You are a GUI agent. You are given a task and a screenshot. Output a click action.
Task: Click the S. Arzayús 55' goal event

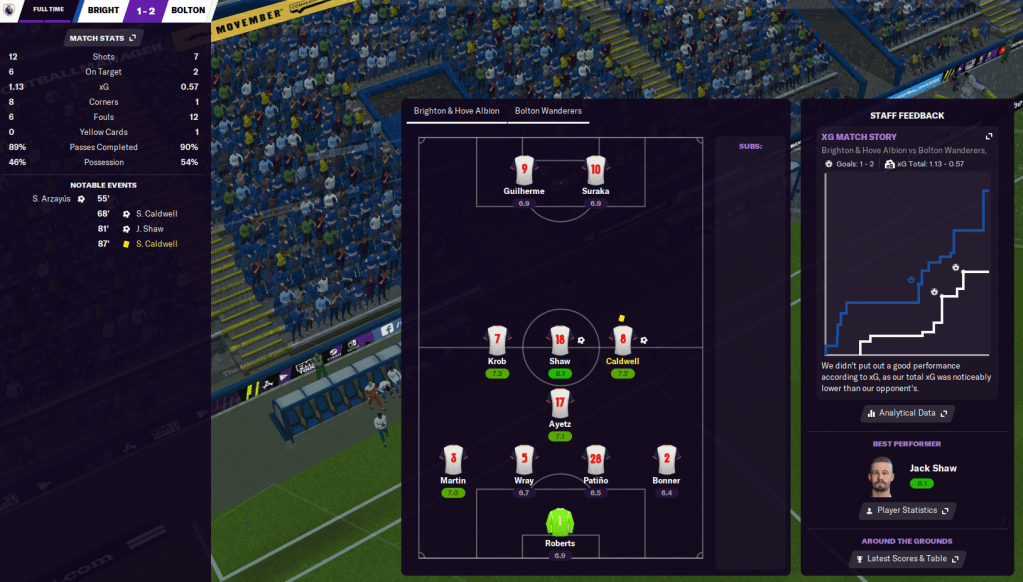point(59,199)
